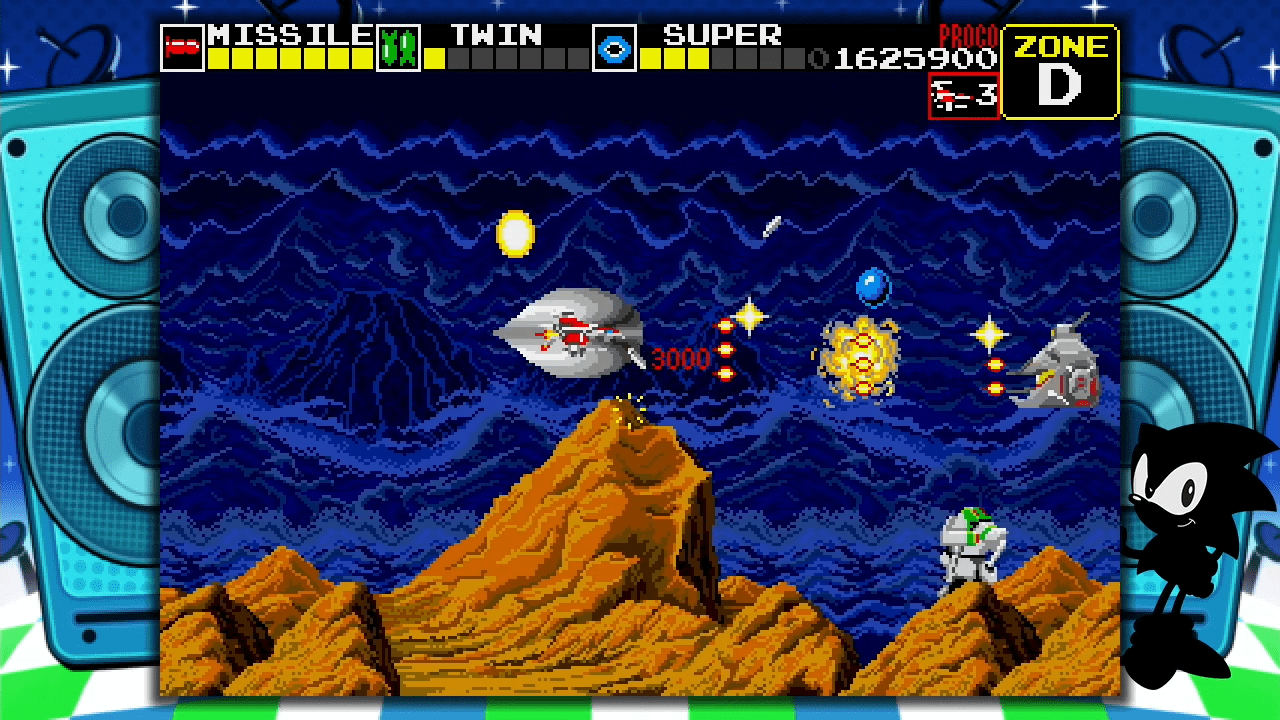This screenshot has width=1280, height=720.
Task: Click the blue power-up orb
Action: [872, 288]
